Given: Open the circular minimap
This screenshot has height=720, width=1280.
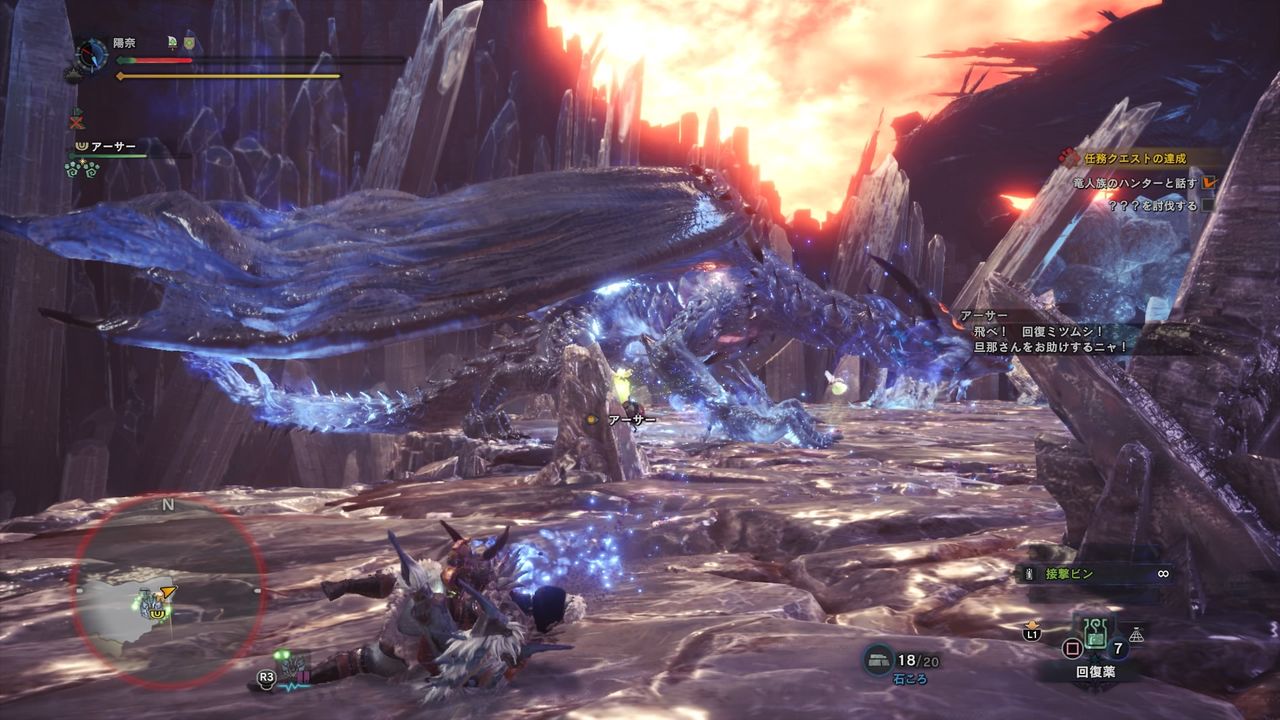Looking at the screenshot, I should pos(168,590).
